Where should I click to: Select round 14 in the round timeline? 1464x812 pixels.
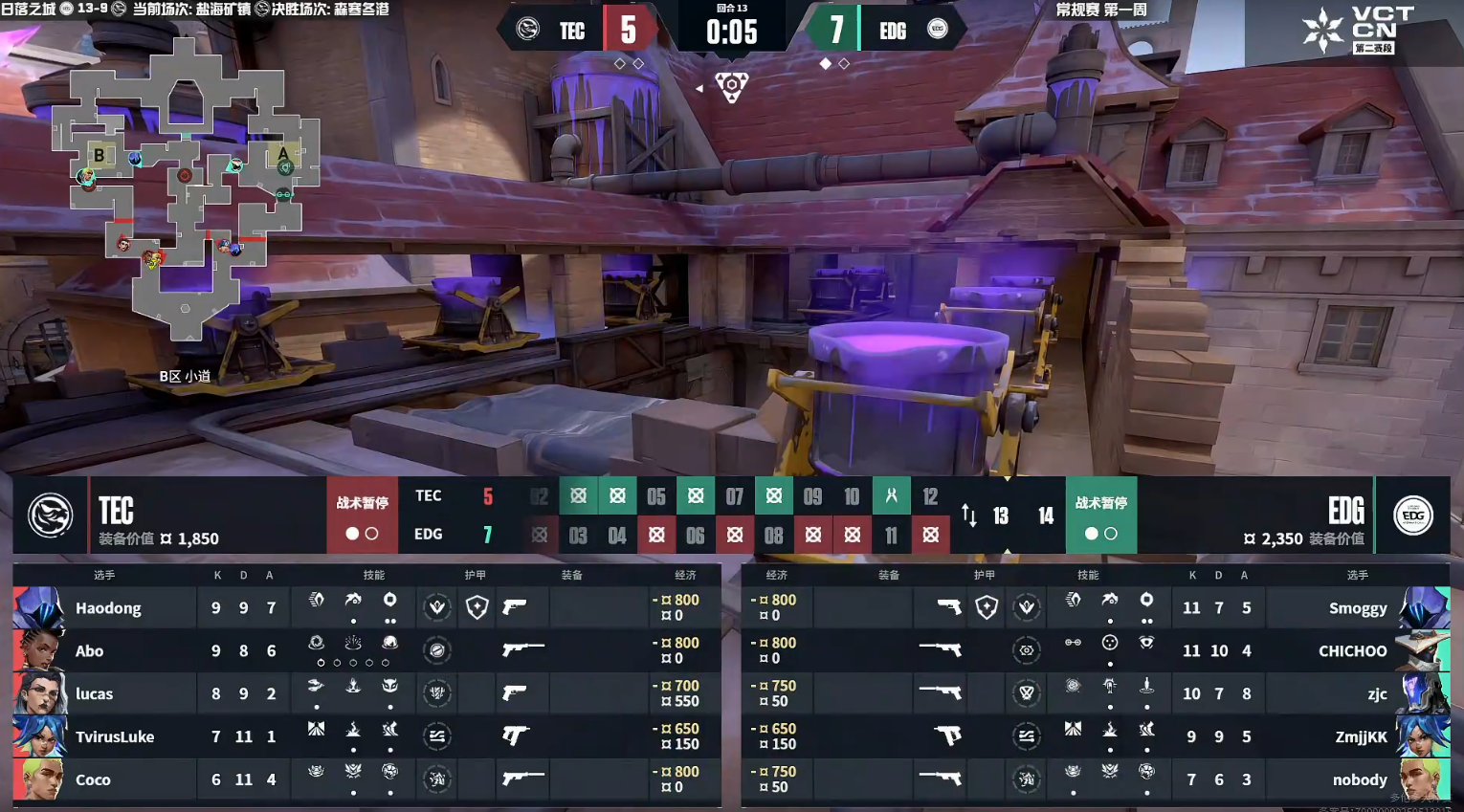1045,516
